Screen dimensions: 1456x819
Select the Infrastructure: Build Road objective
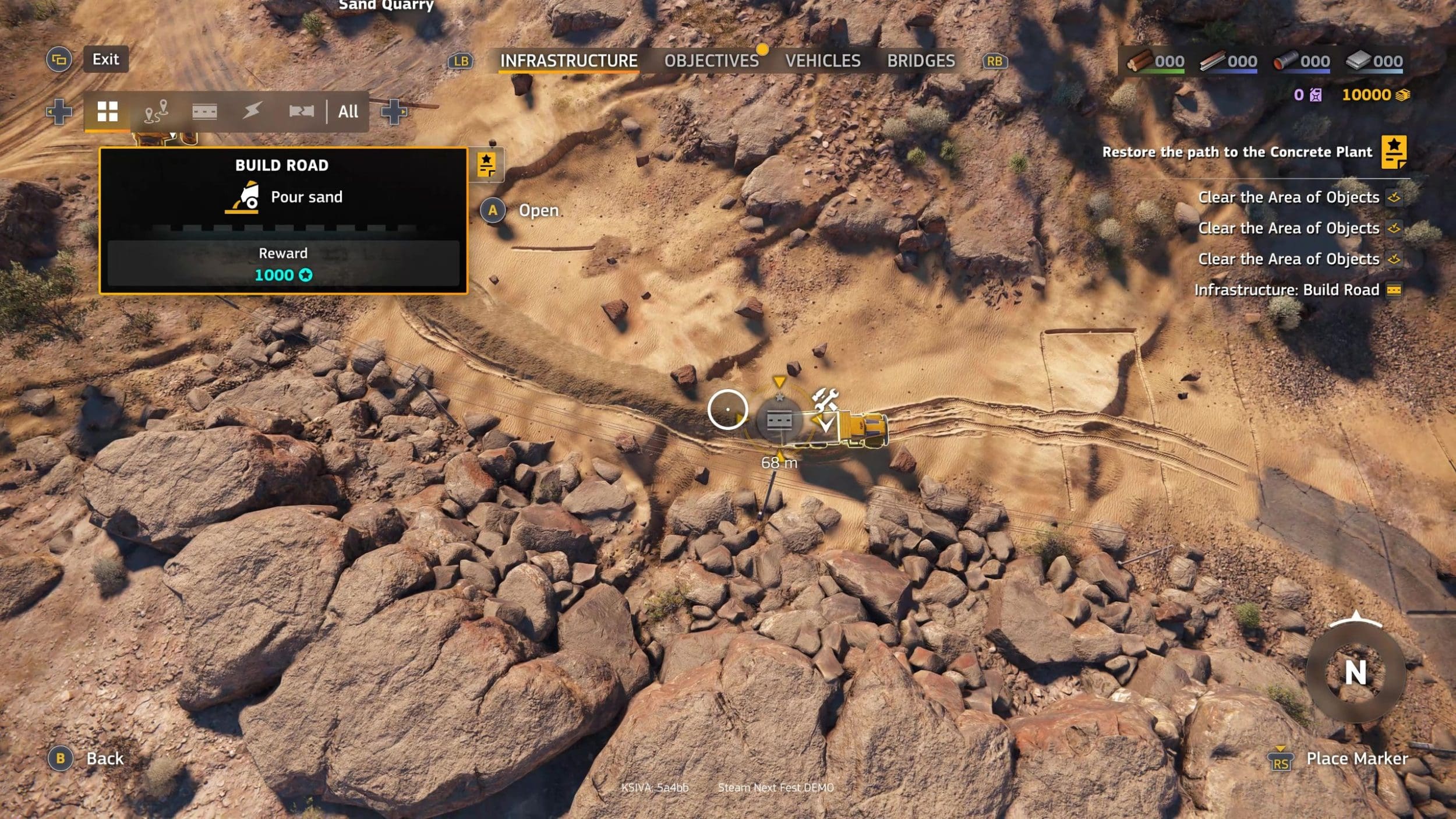[x=1287, y=290]
